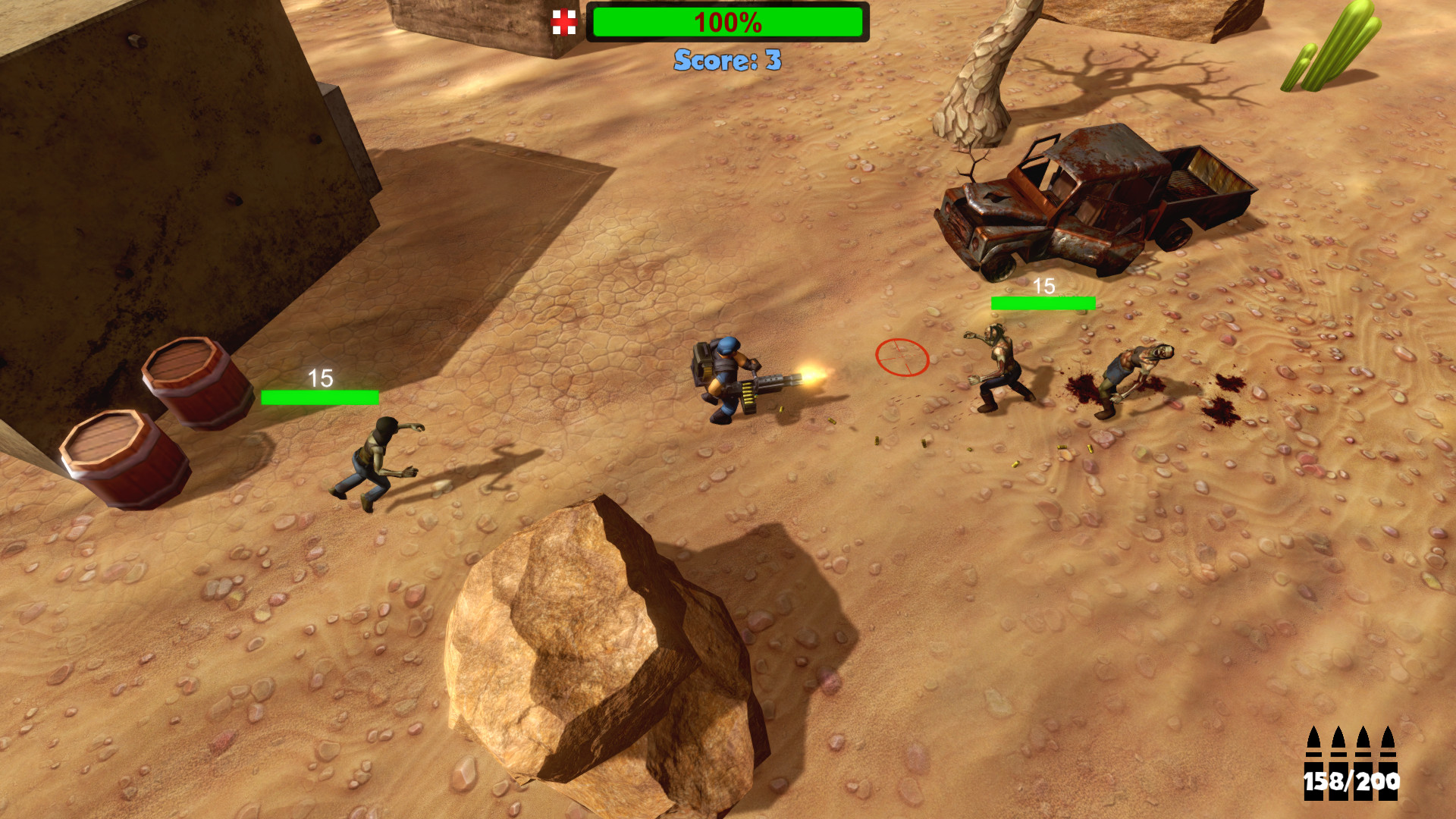Click the red cross health icon
Image resolution: width=1456 pixels, height=819 pixels.
click(566, 22)
